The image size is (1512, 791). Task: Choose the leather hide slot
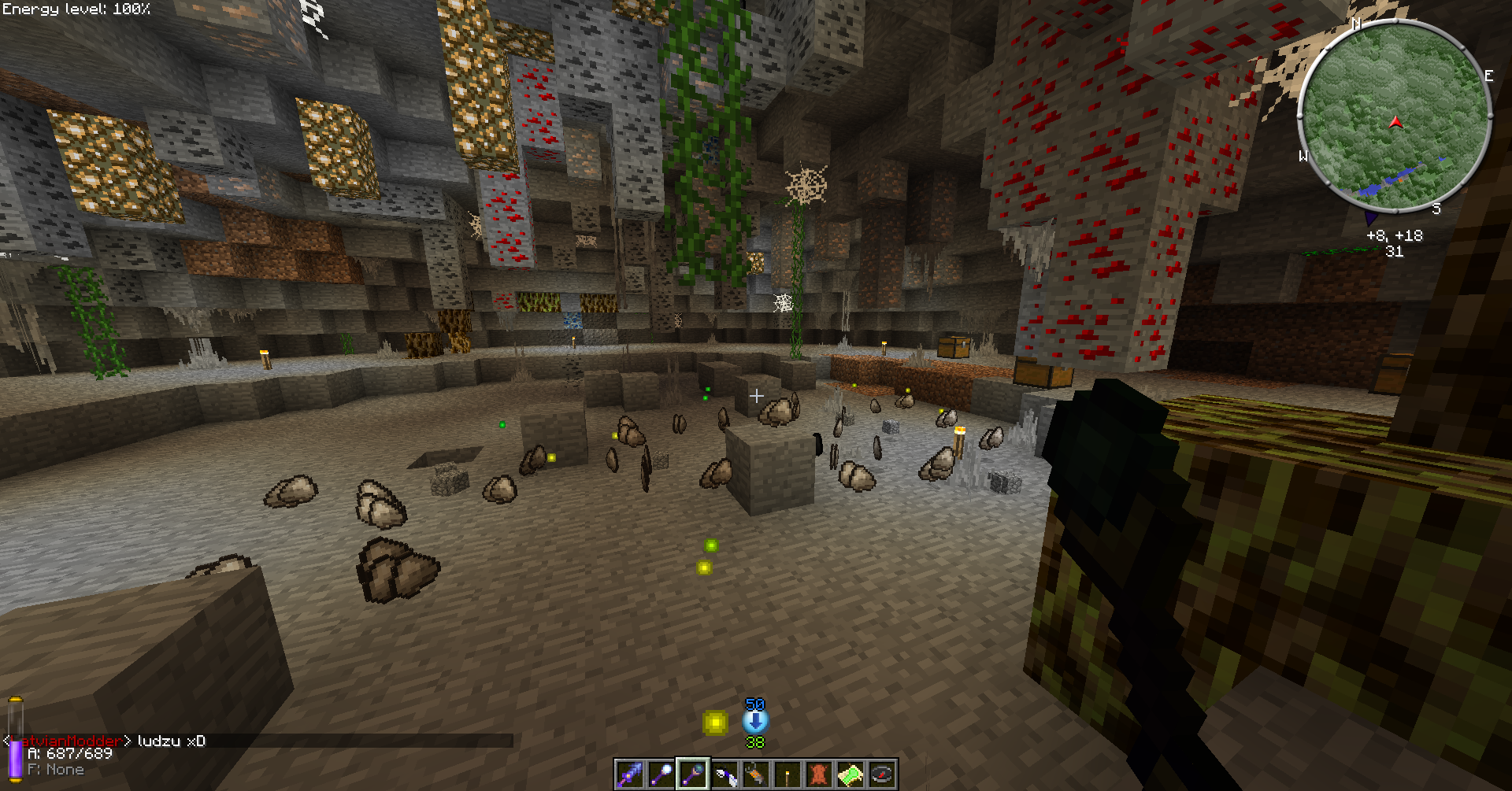pyautogui.click(x=819, y=775)
